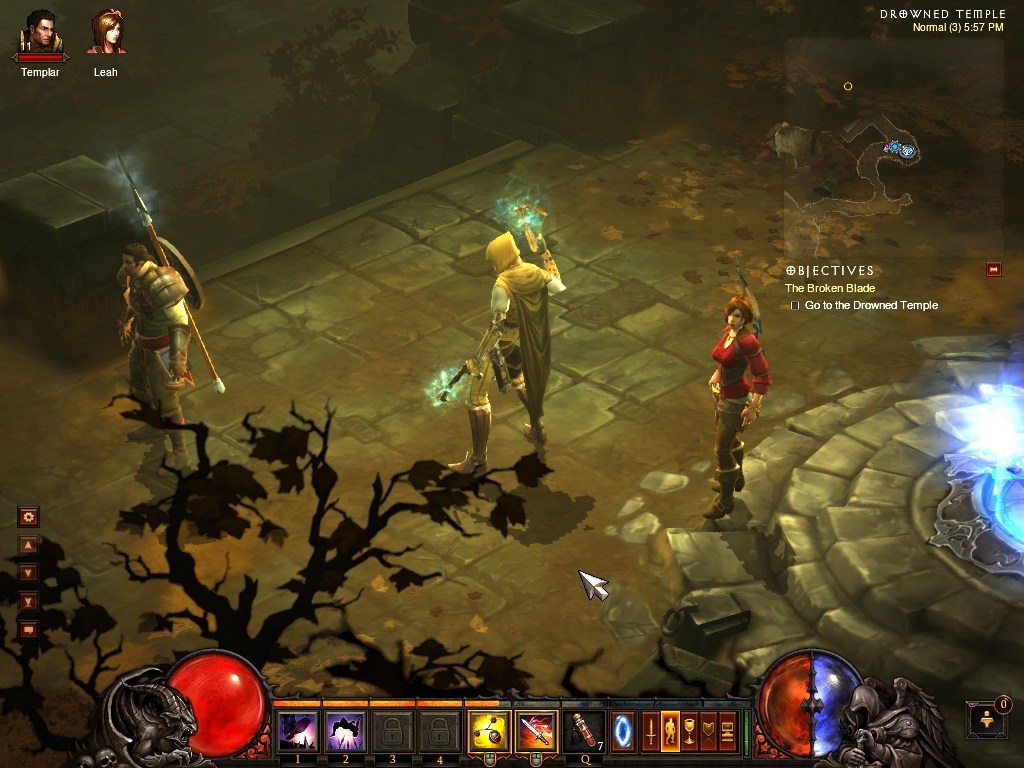Open skills menu with sword icon
The width and height of the screenshot is (1024, 768).
(650, 732)
